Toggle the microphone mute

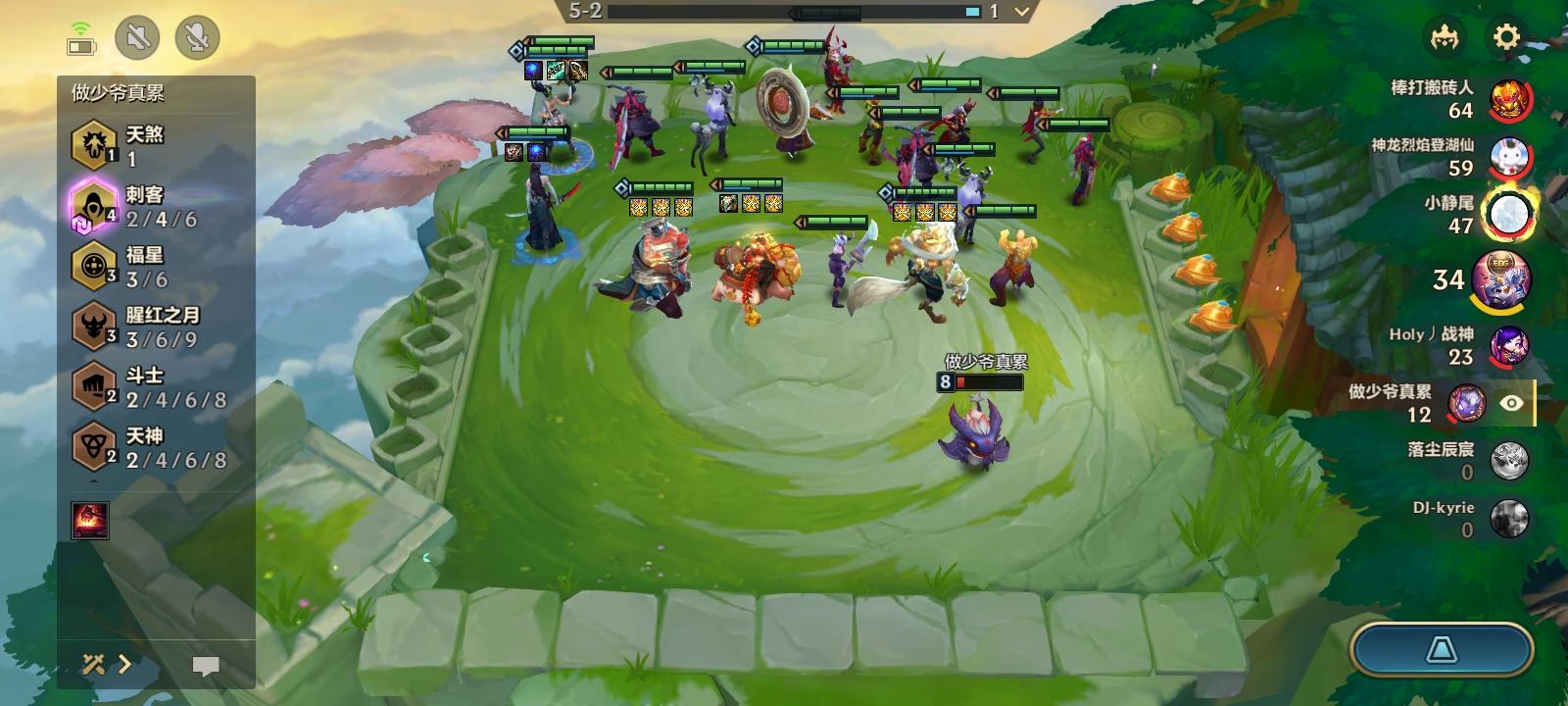tap(199, 39)
